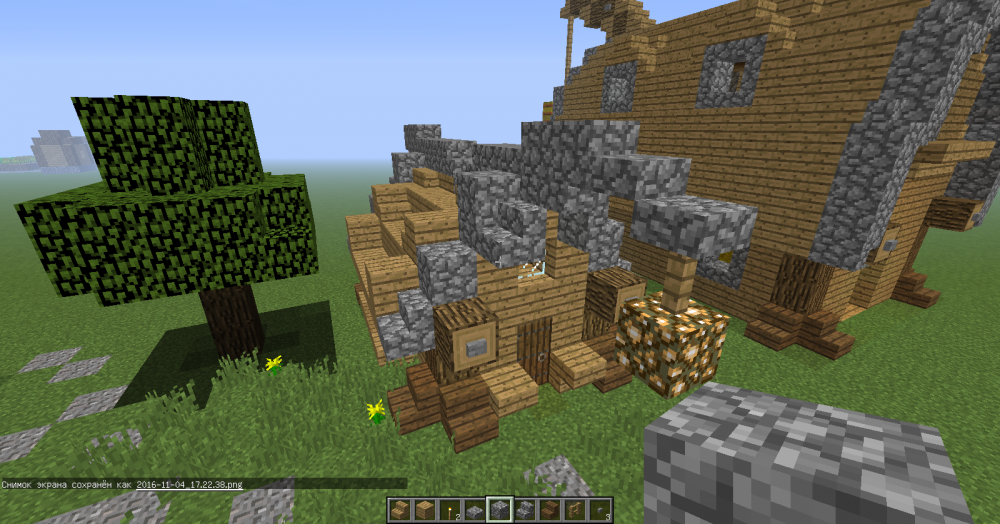Select the oak wood stairs hotbar slot

pos(400,510)
